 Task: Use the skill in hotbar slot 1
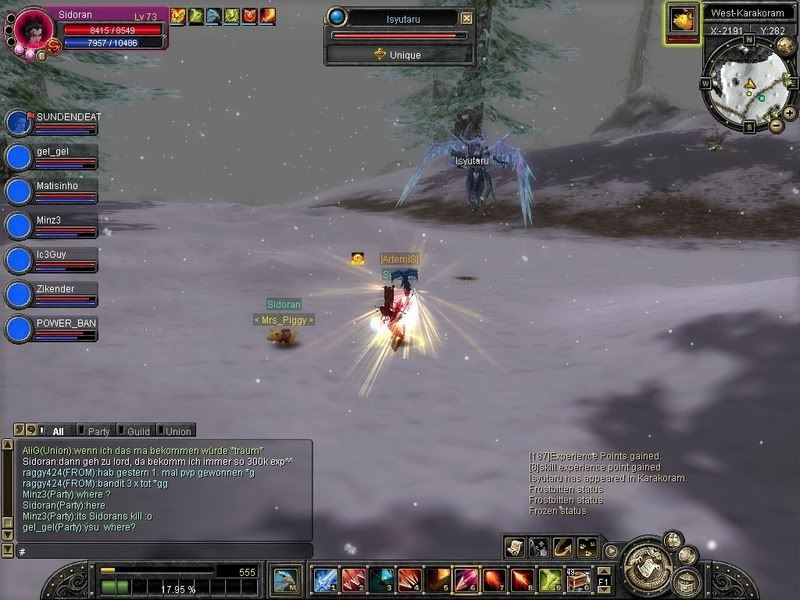click(x=323, y=580)
